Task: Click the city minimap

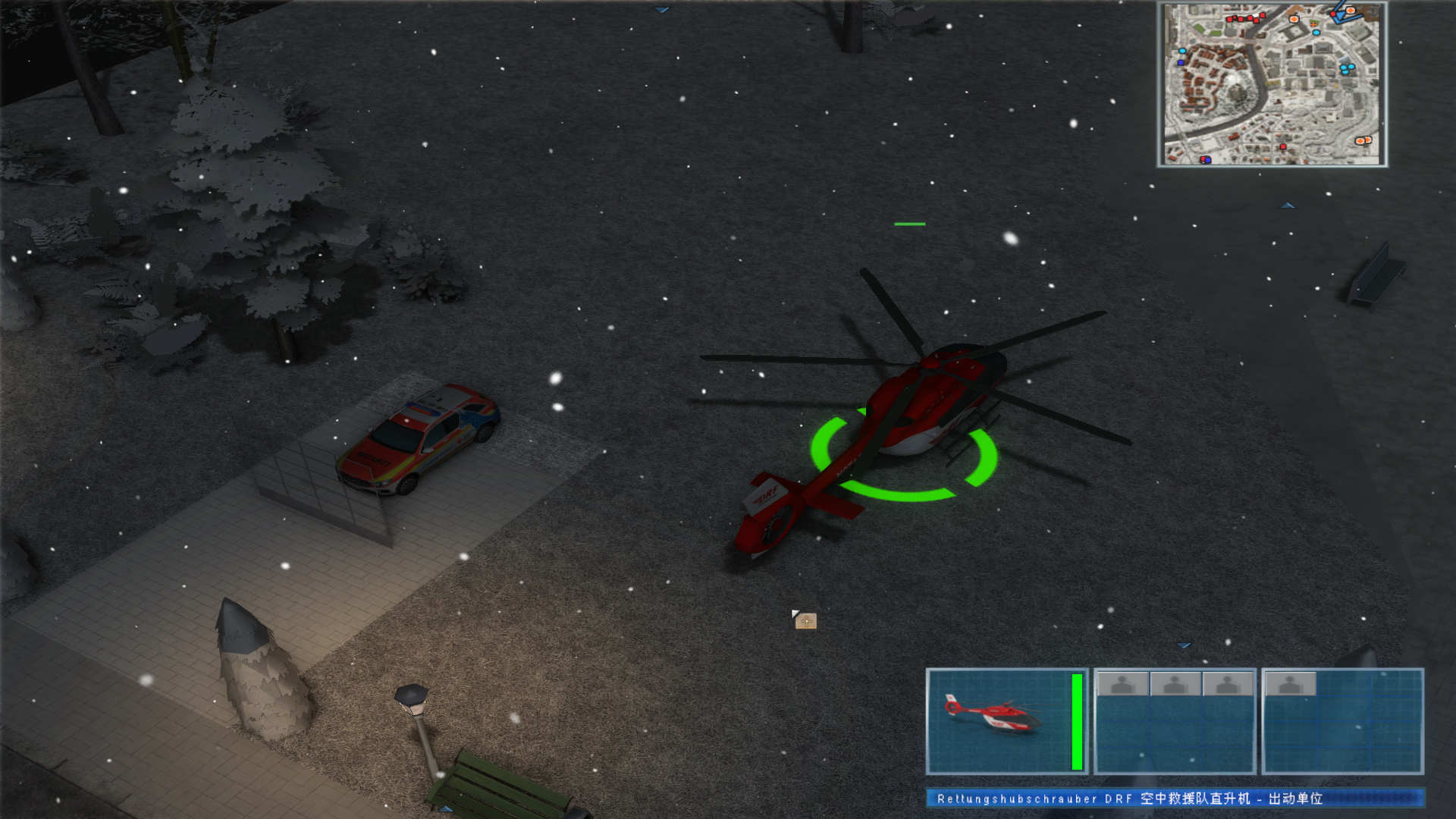Action: click(1272, 85)
